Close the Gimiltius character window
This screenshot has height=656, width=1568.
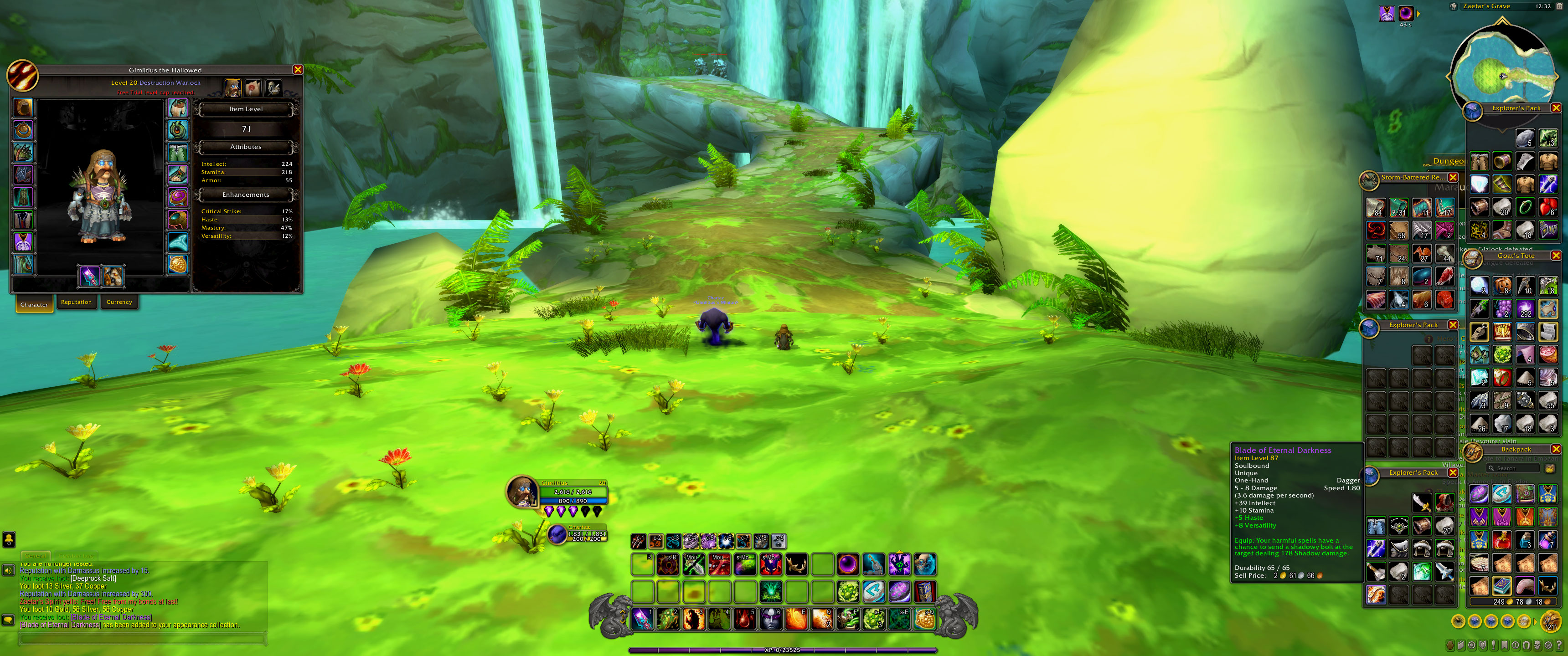(298, 70)
